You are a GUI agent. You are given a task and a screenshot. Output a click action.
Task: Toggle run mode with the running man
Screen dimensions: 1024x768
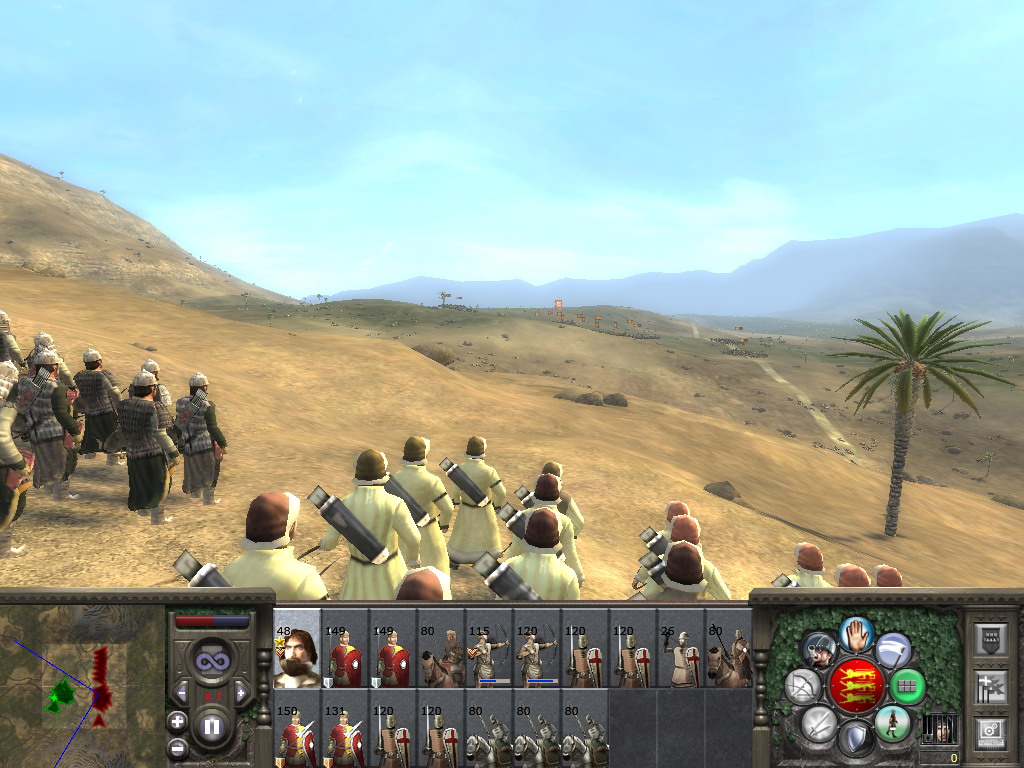click(x=891, y=722)
